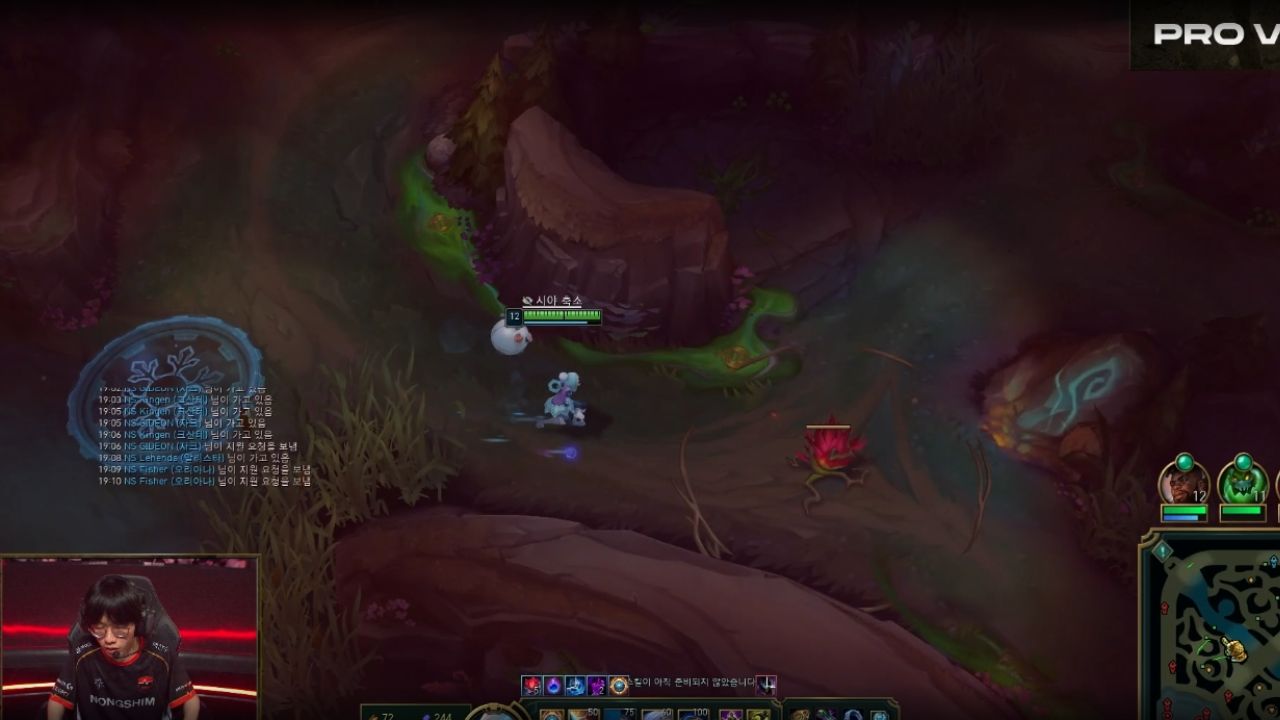Click the orange trinket icon ending the buff row

pos(619,685)
